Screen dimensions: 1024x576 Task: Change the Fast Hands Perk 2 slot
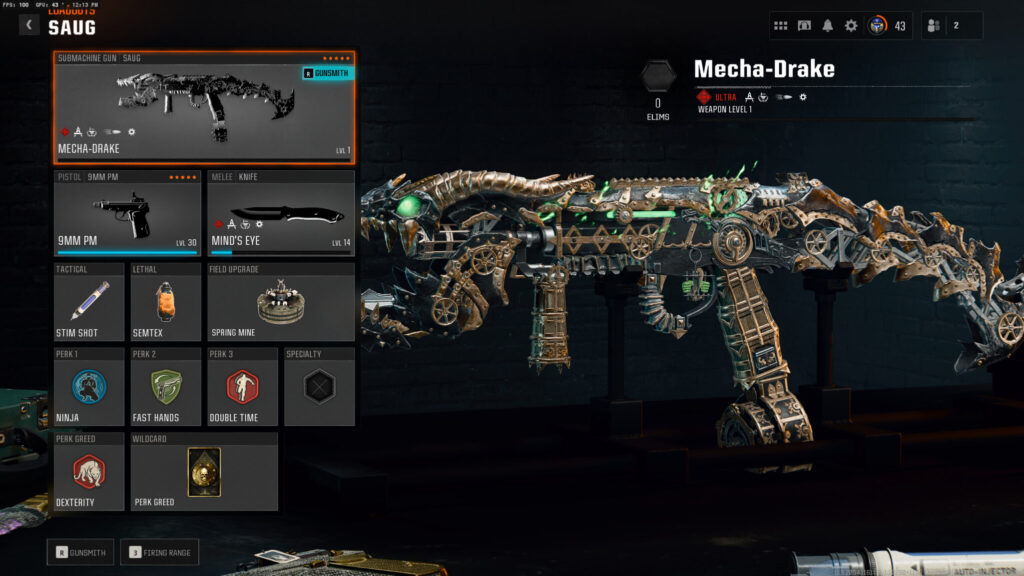166,387
